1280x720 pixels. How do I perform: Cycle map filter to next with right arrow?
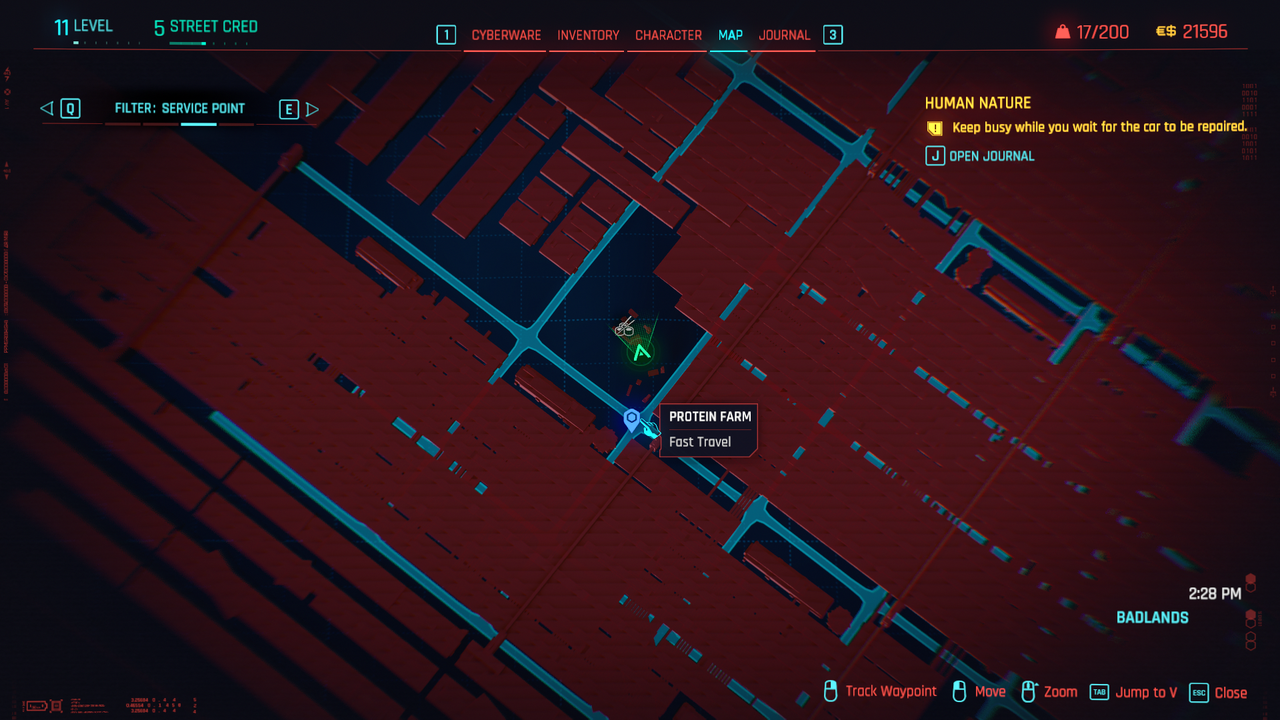(312, 109)
